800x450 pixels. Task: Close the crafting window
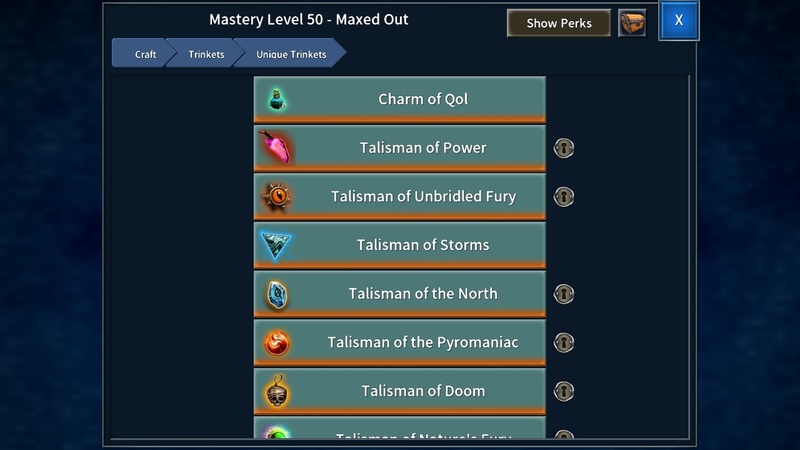pos(679,22)
